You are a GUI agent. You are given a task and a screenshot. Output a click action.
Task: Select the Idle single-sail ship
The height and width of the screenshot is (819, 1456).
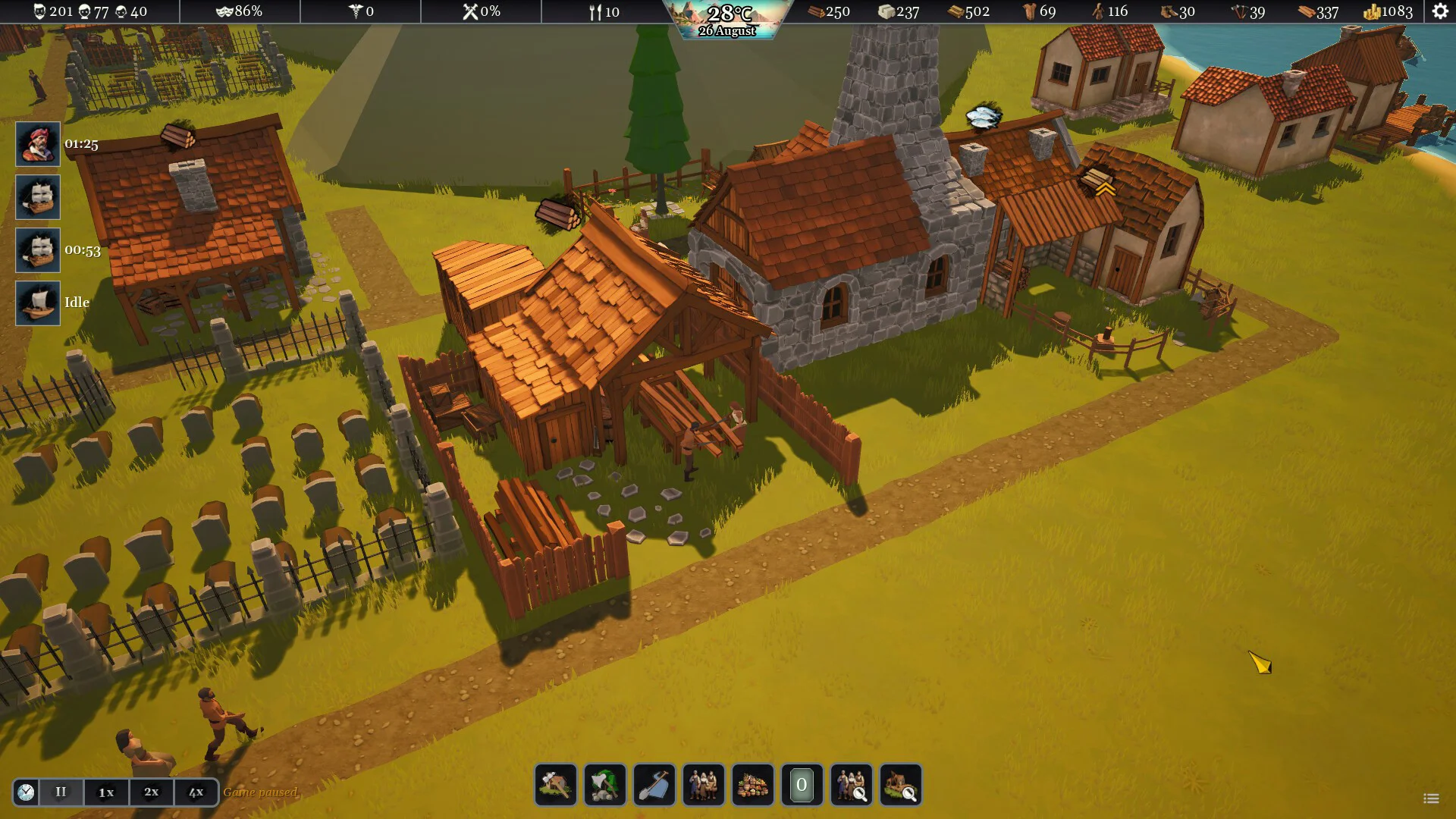pos(38,303)
